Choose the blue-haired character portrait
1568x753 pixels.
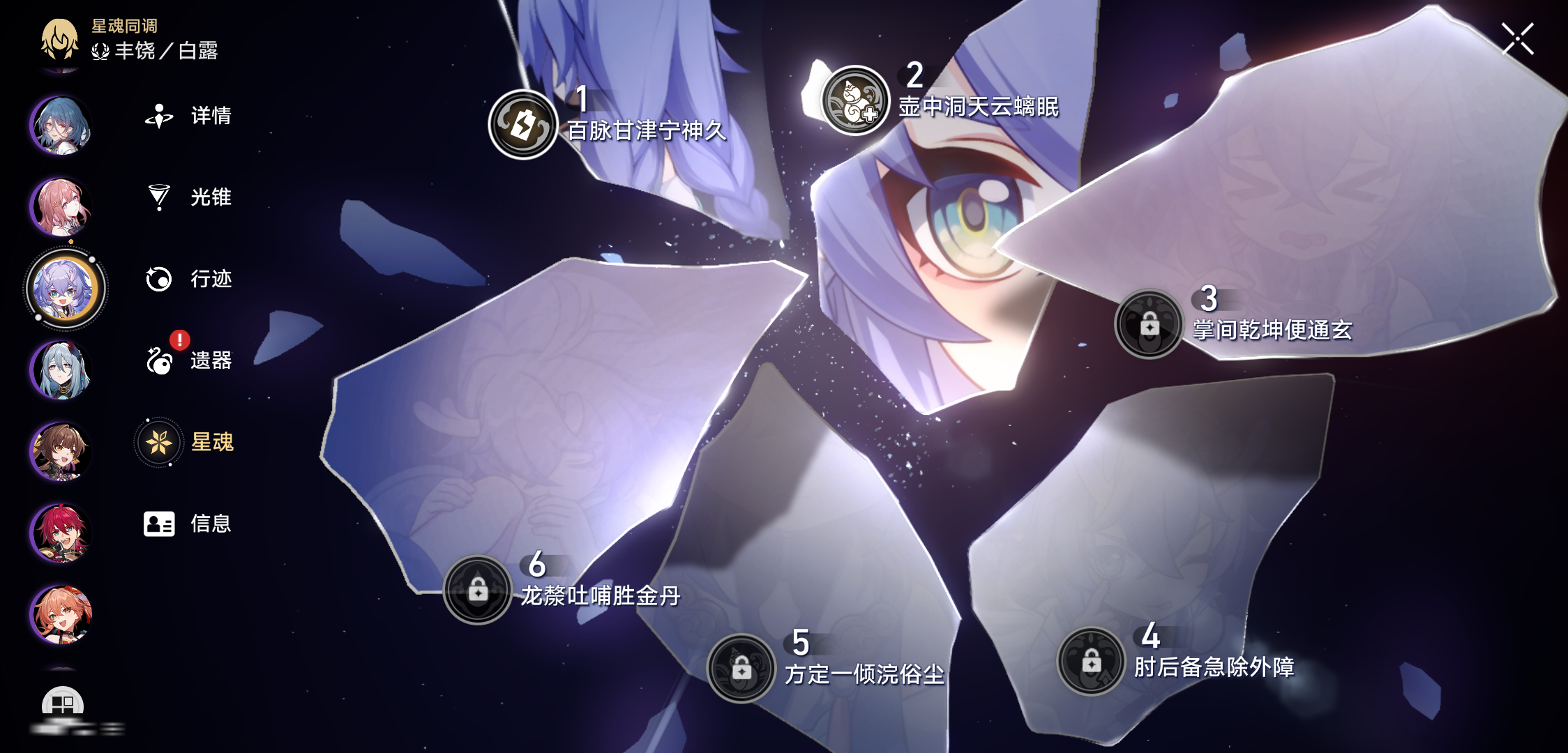click(x=61, y=125)
